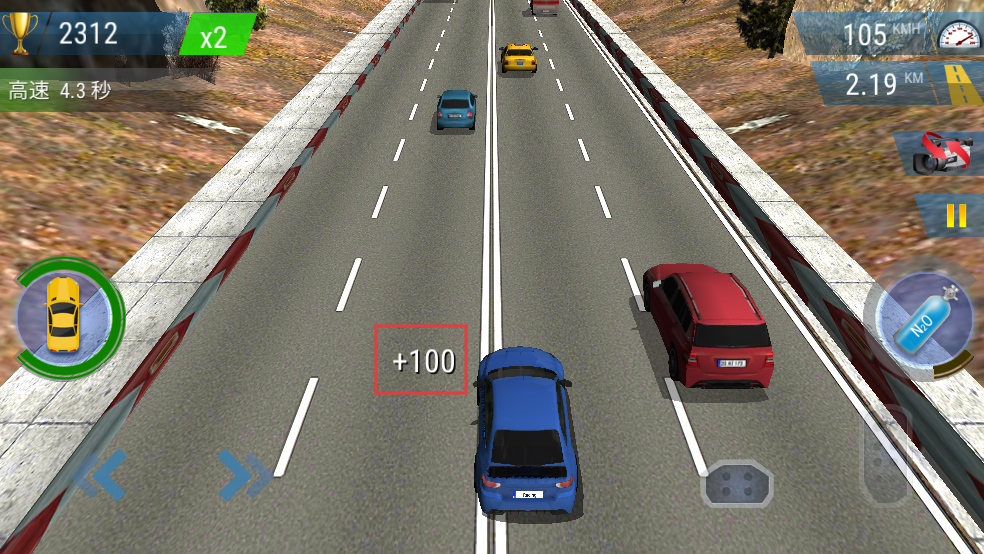
Task: Tap the yellow taxi circle button
Action: (x=64, y=315)
